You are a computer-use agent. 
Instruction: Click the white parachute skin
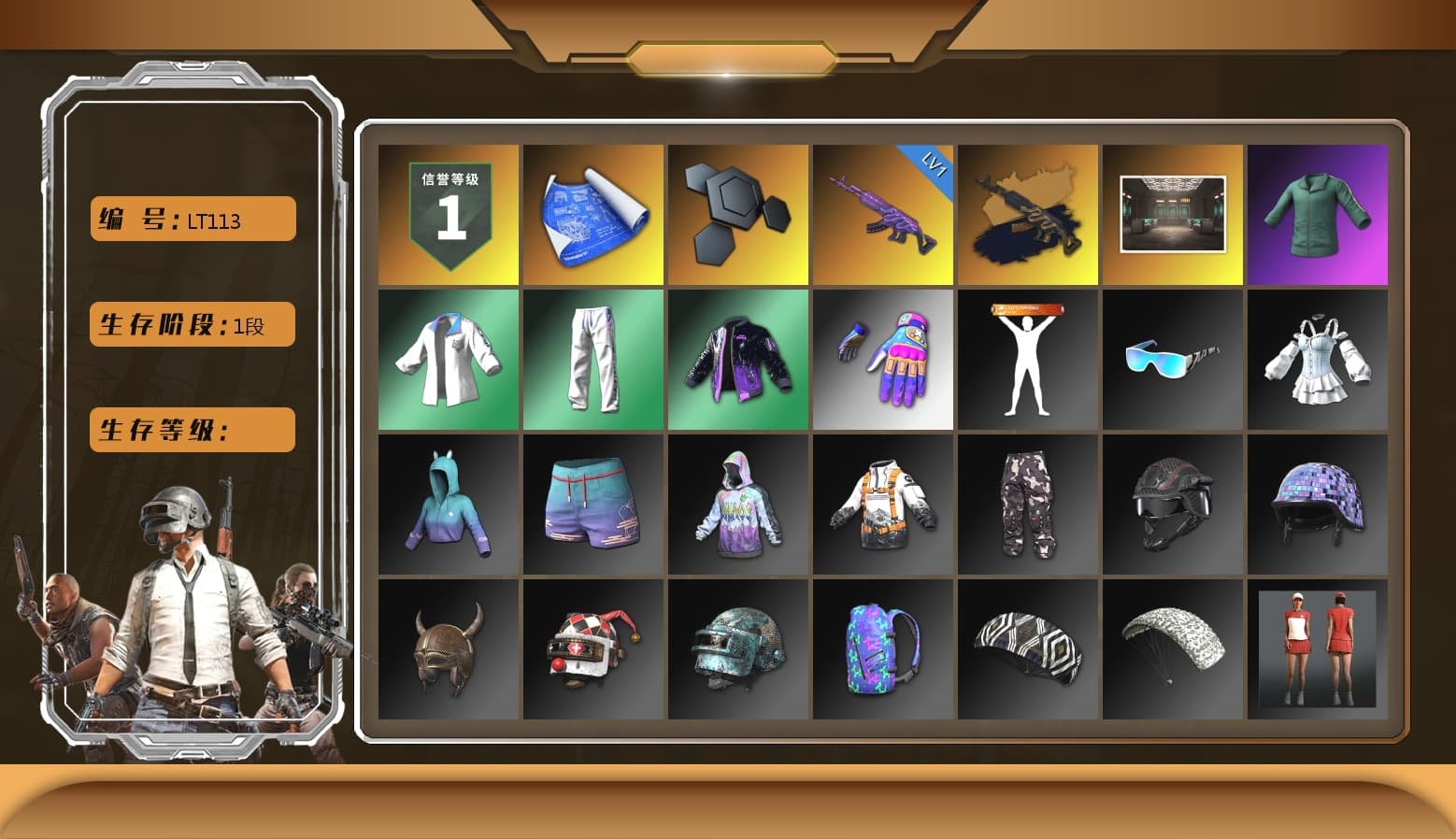(x=1173, y=649)
